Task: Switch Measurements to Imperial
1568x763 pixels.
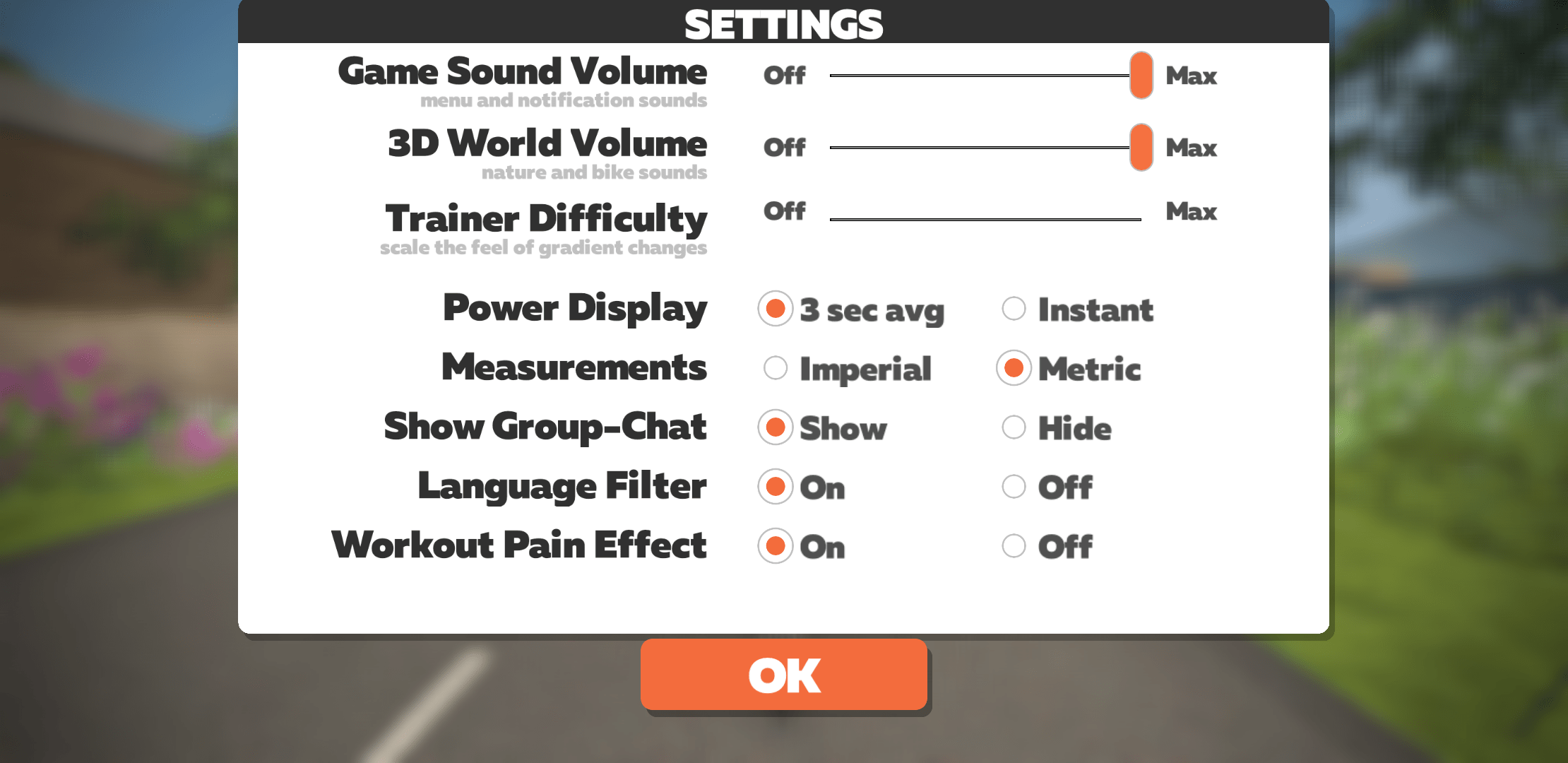Action: coord(775,367)
